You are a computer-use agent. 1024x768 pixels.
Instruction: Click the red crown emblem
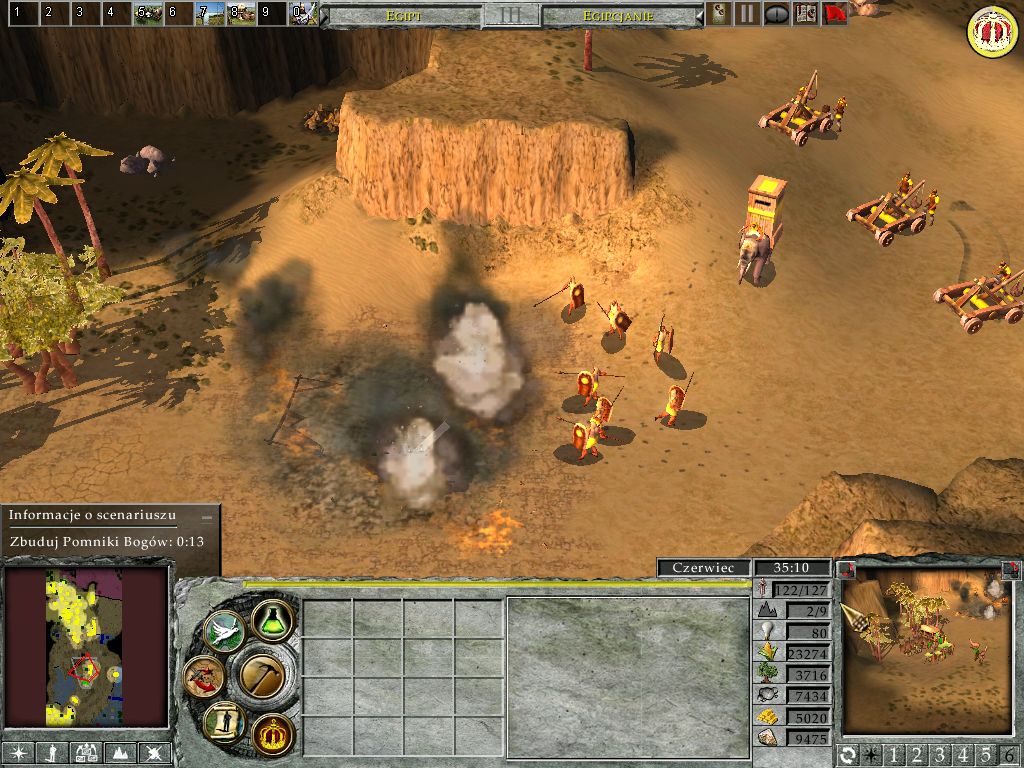991,31
